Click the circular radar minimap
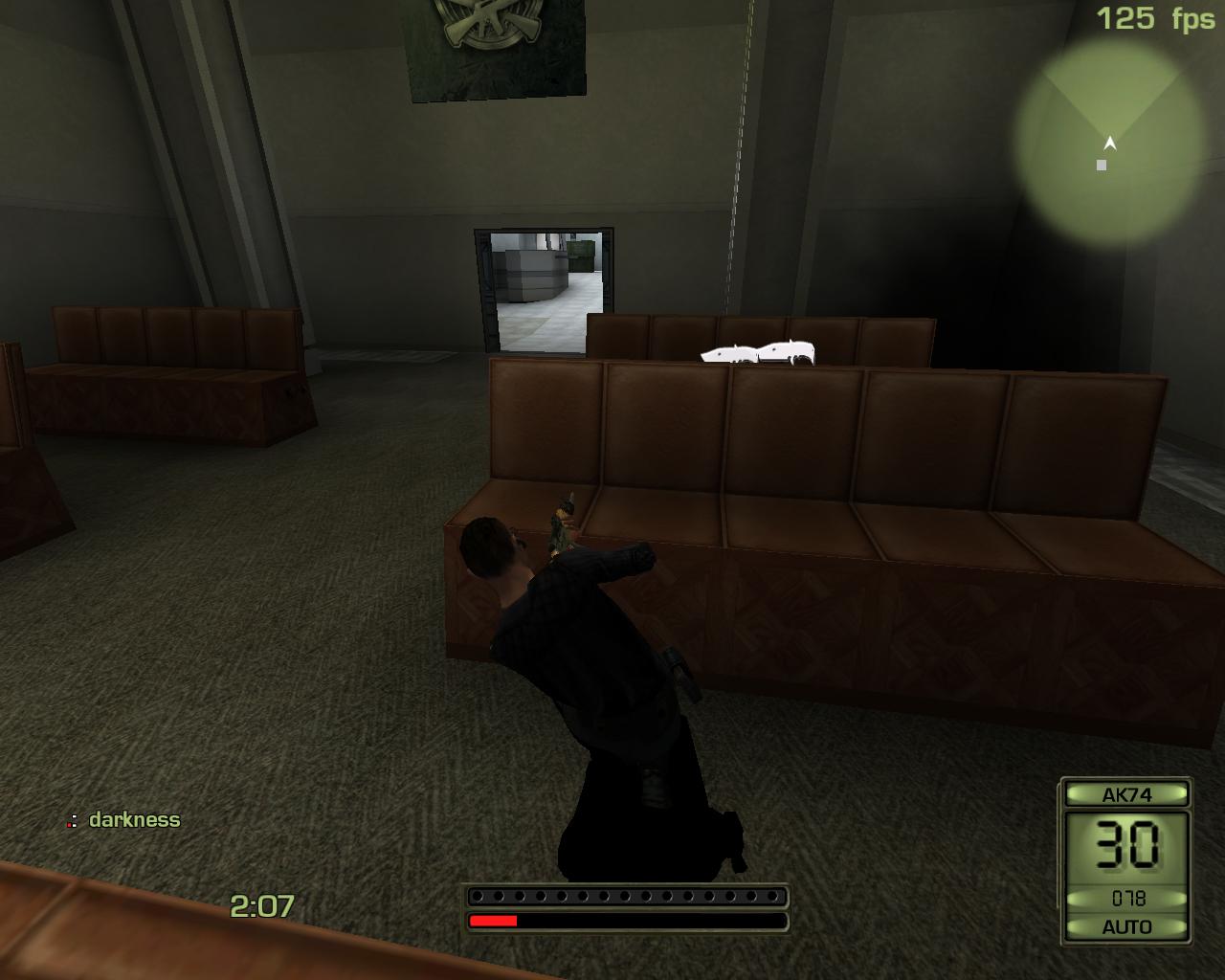 (x=1110, y=137)
